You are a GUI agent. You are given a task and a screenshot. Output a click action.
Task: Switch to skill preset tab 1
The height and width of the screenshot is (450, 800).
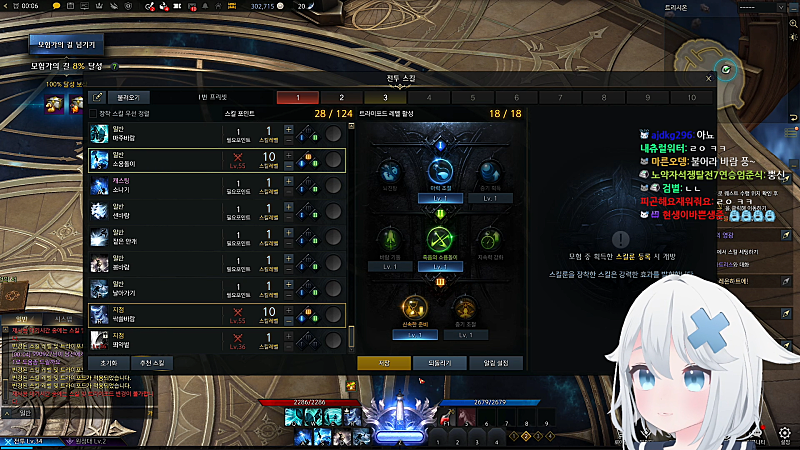297,98
